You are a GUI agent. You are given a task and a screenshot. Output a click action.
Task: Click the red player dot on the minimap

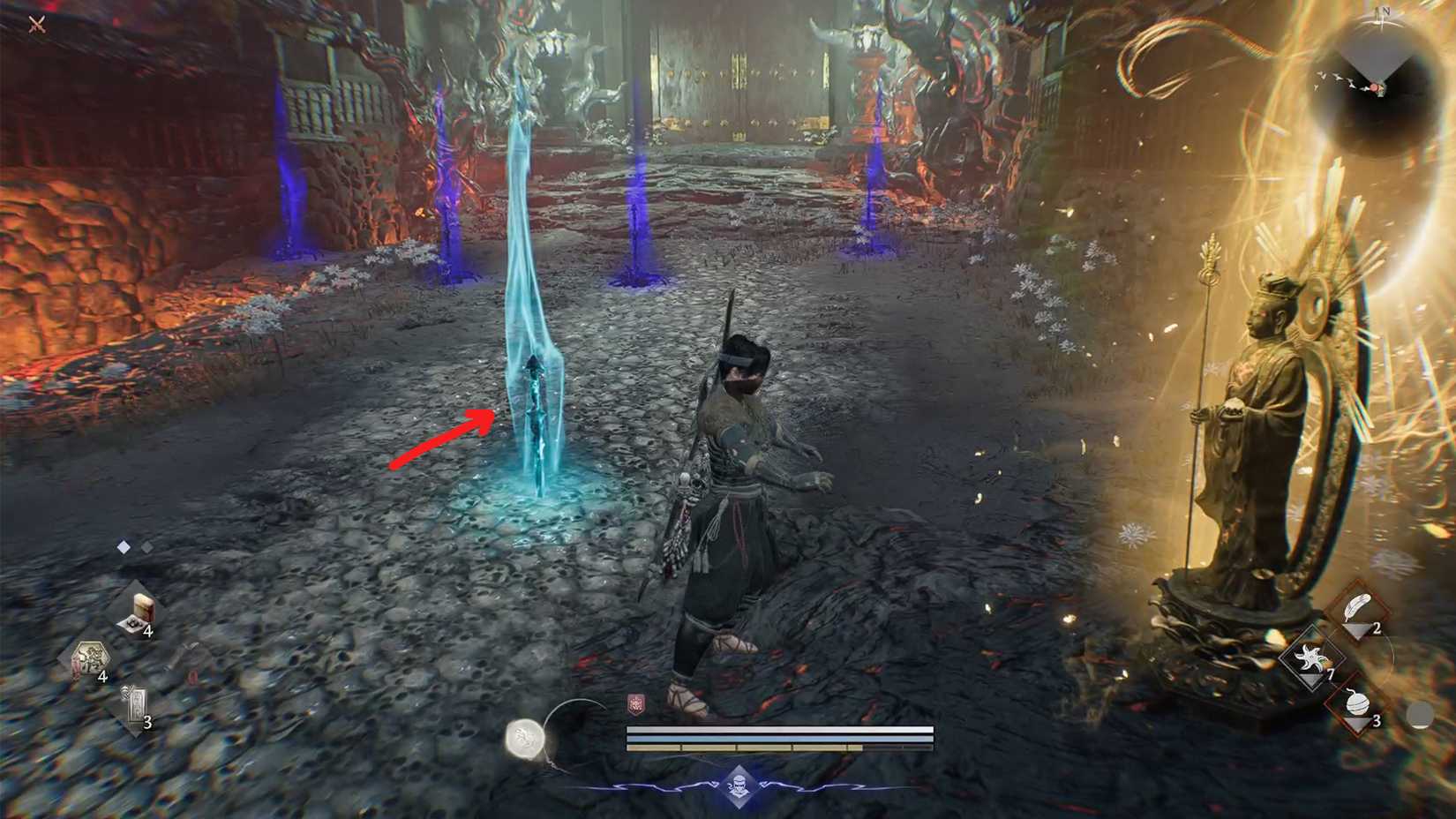point(1374,86)
